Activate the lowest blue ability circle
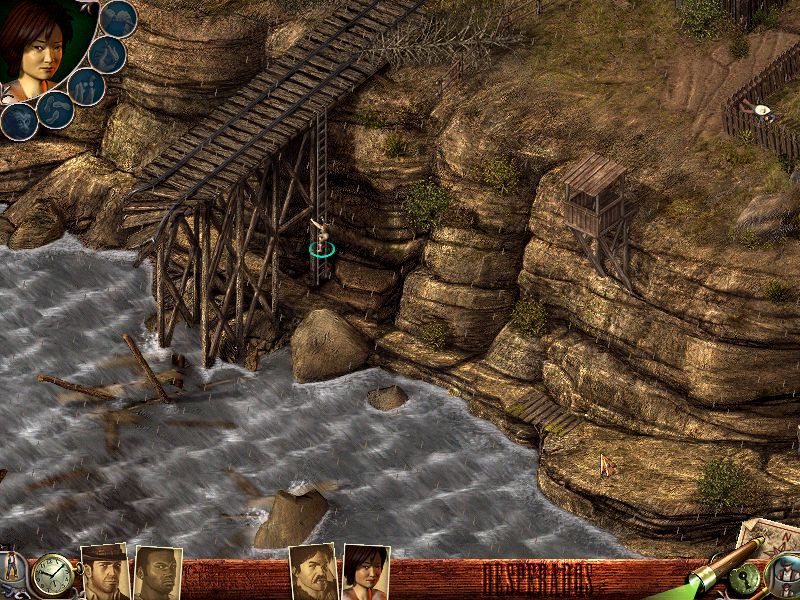This screenshot has height=600, width=800. [18, 121]
